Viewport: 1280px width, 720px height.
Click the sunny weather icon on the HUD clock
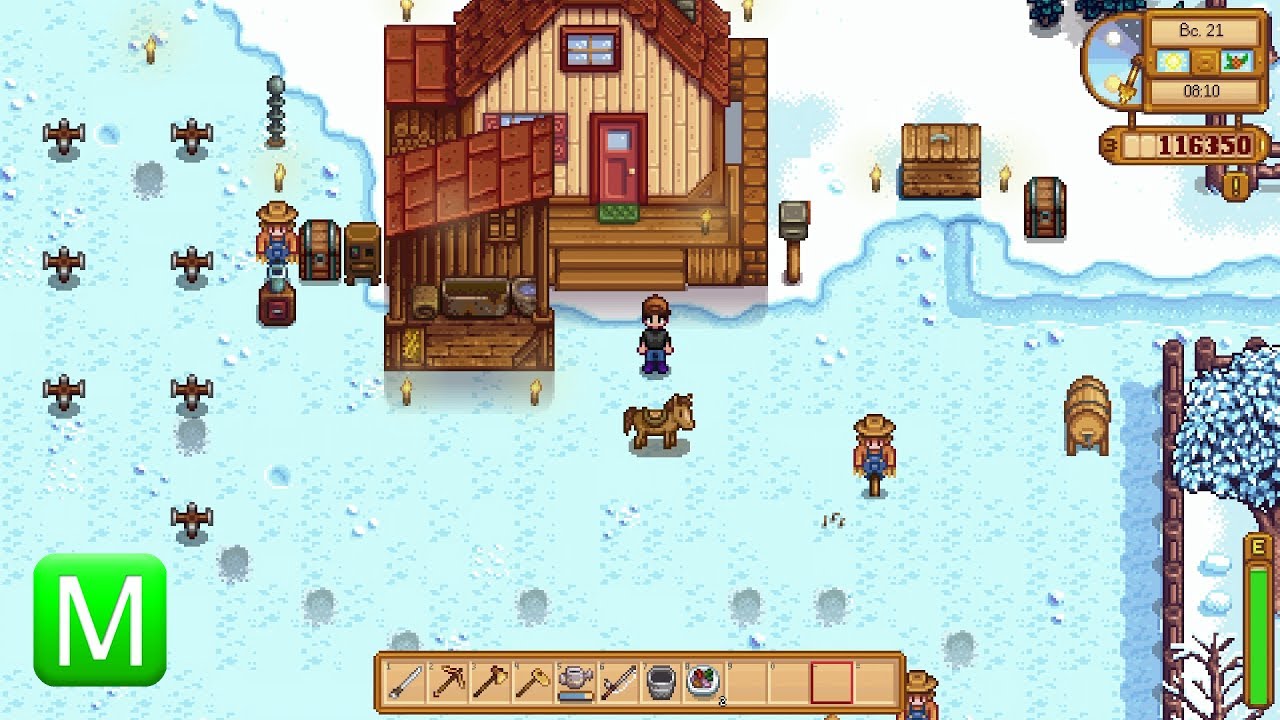pyautogui.click(x=1172, y=61)
